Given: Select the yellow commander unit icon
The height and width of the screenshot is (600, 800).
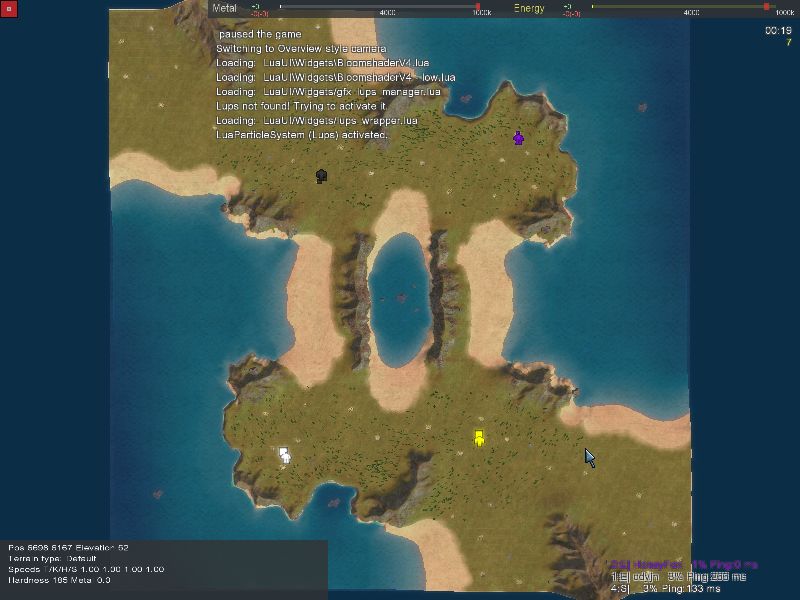Looking at the screenshot, I should (479, 438).
